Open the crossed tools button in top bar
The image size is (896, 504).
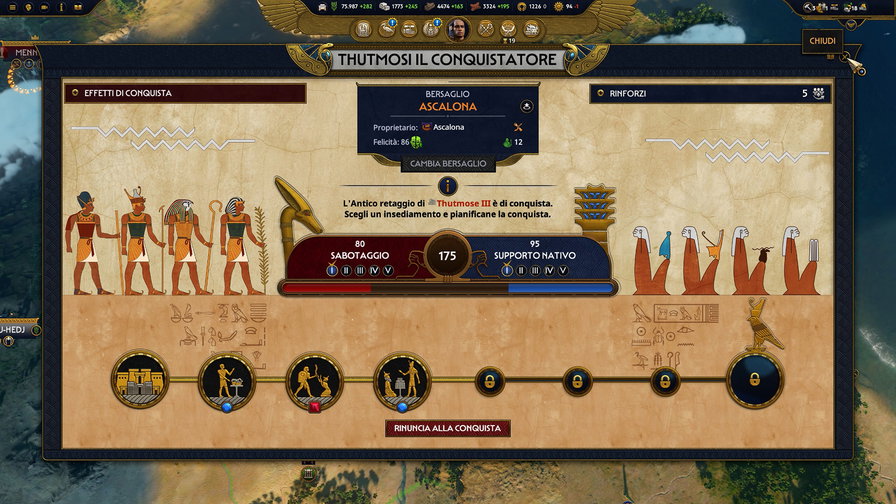pyautogui.click(x=487, y=28)
